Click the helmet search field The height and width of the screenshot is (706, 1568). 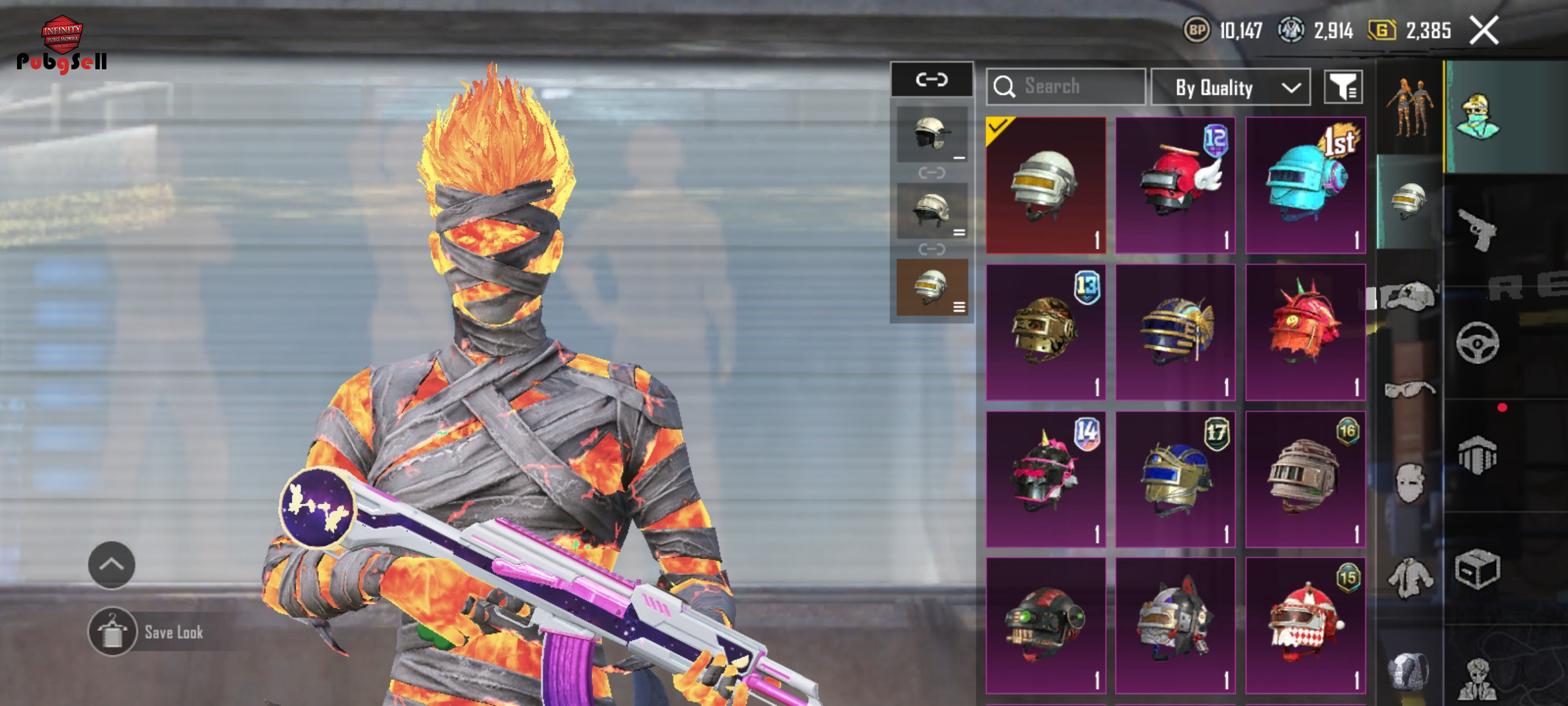click(x=1066, y=86)
